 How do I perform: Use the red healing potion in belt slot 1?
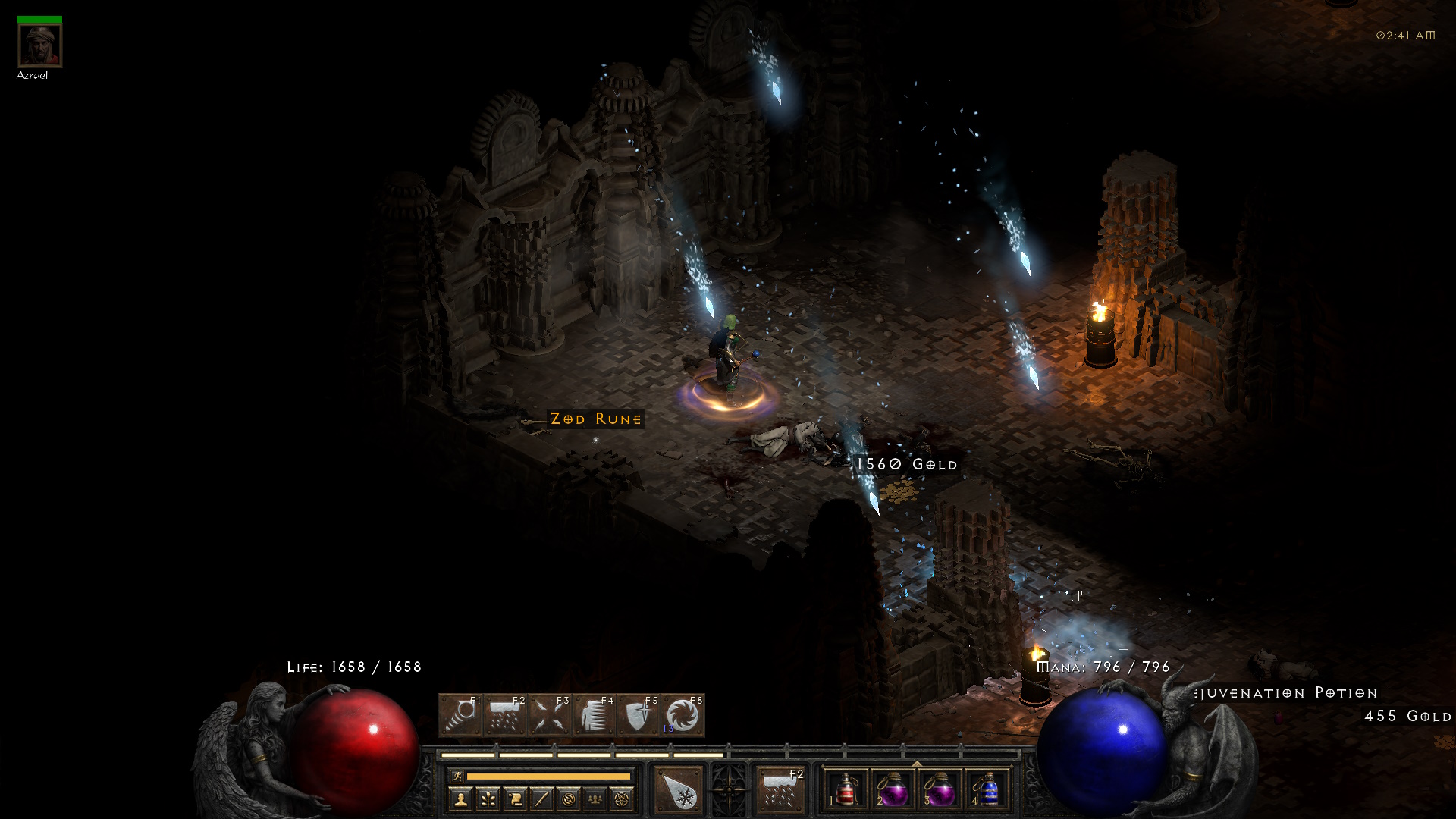coord(846,790)
